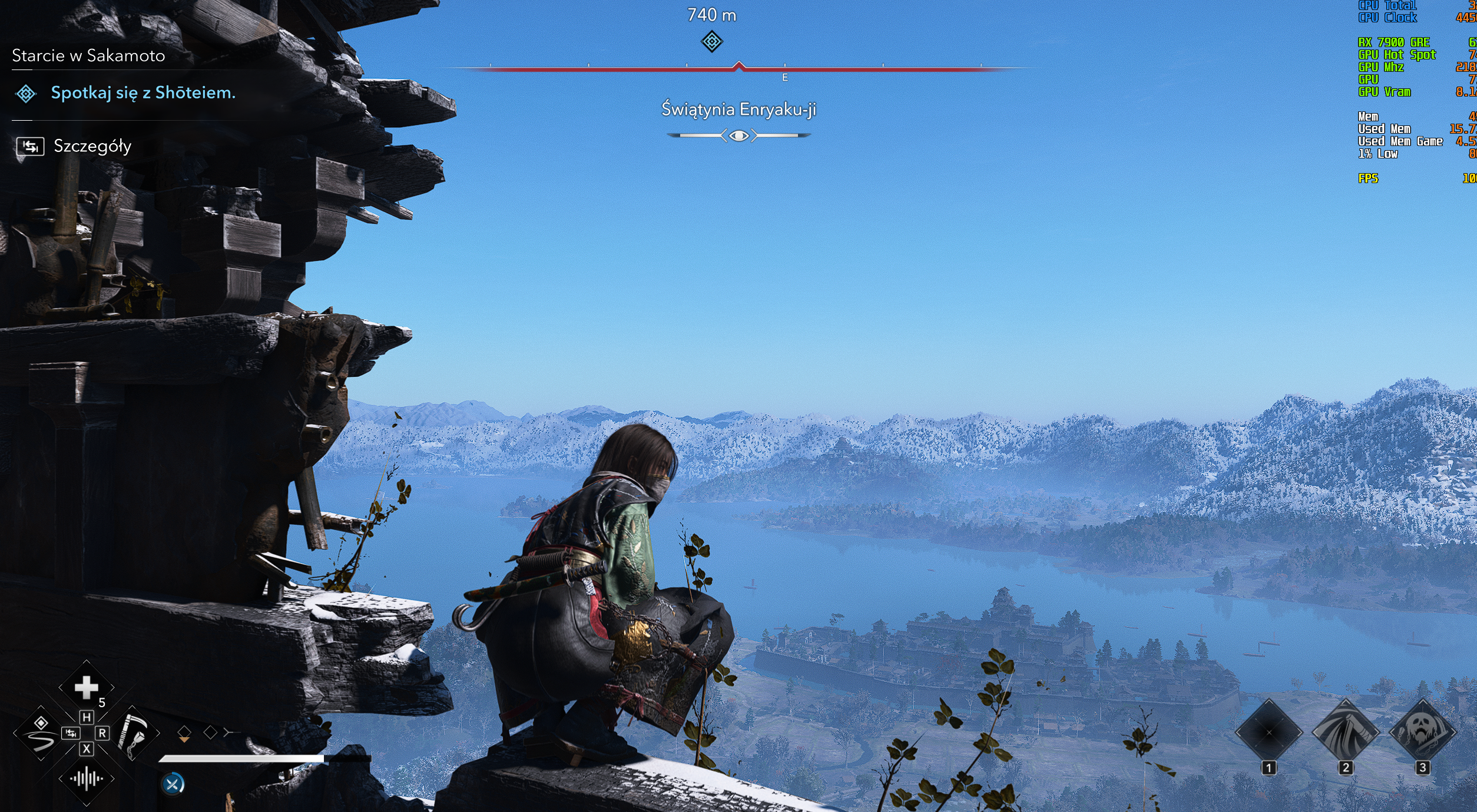The width and height of the screenshot is (1477, 812).
Task: Open the 'Spotkaj się z Shōteiem' objective
Action: 143,93
